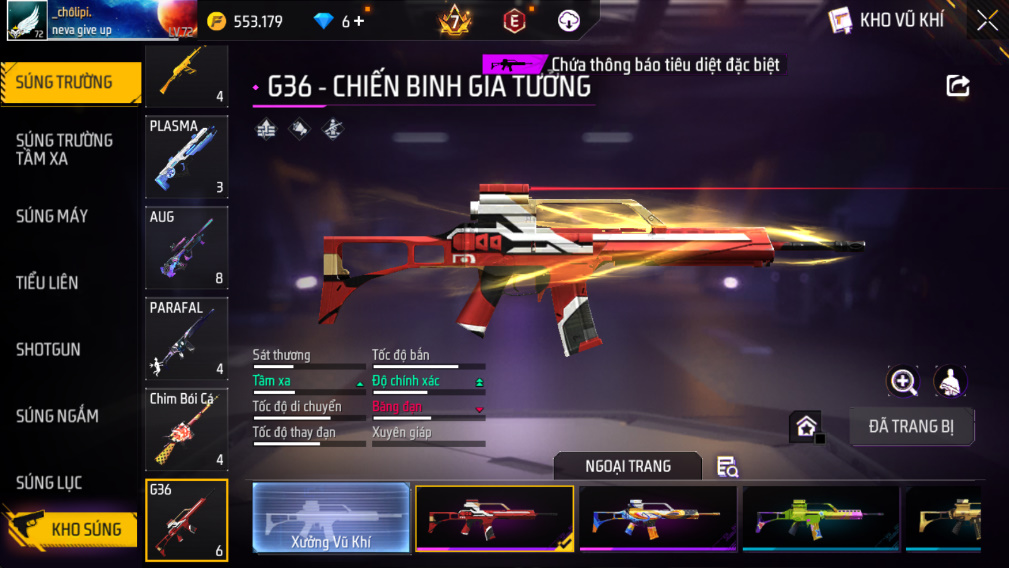The height and width of the screenshot is (568, 1009).
Task: Switch to the Súng Ngắm category
Action: [x=57, y=416]
